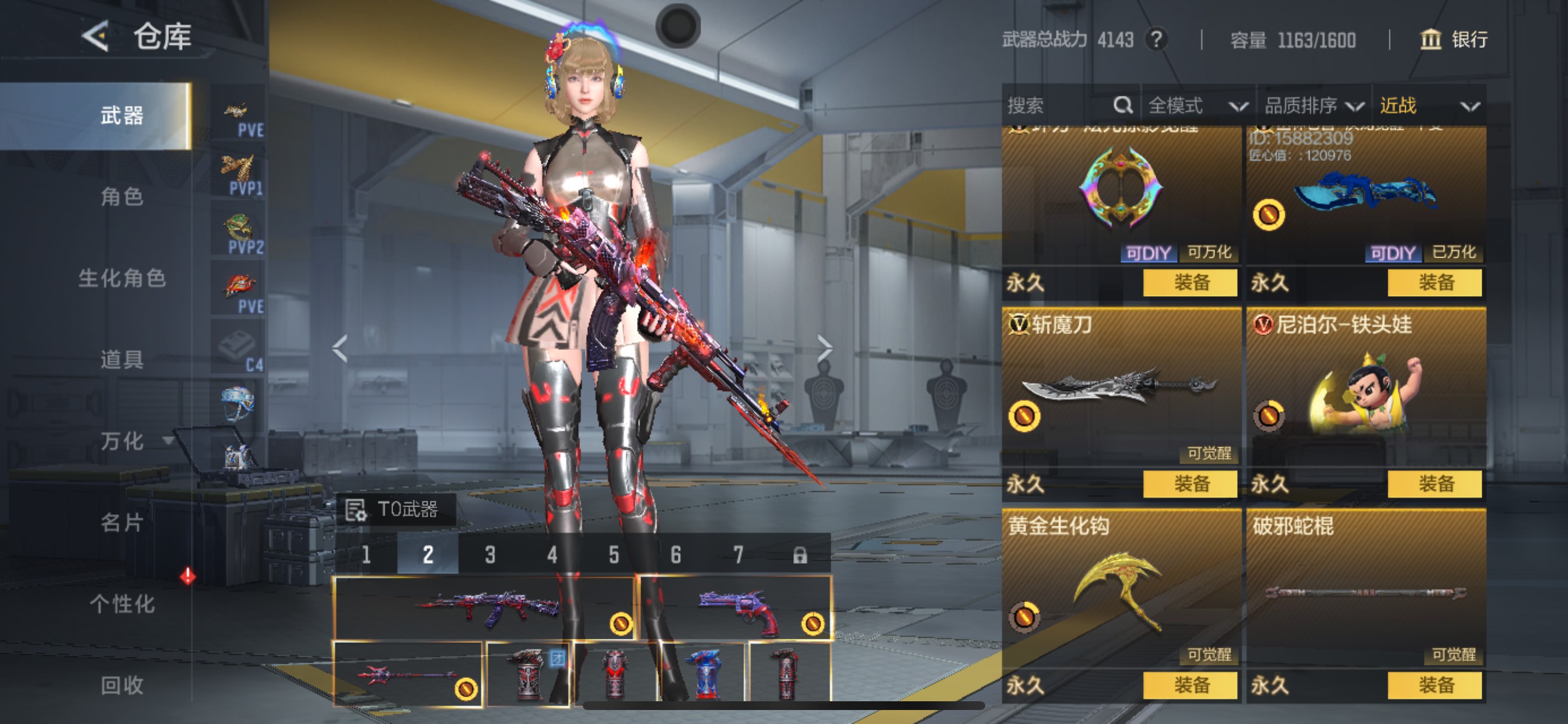The image size is (1568, 724).
Task: Open the 生化角色 category
Action: tap(122, 278)
